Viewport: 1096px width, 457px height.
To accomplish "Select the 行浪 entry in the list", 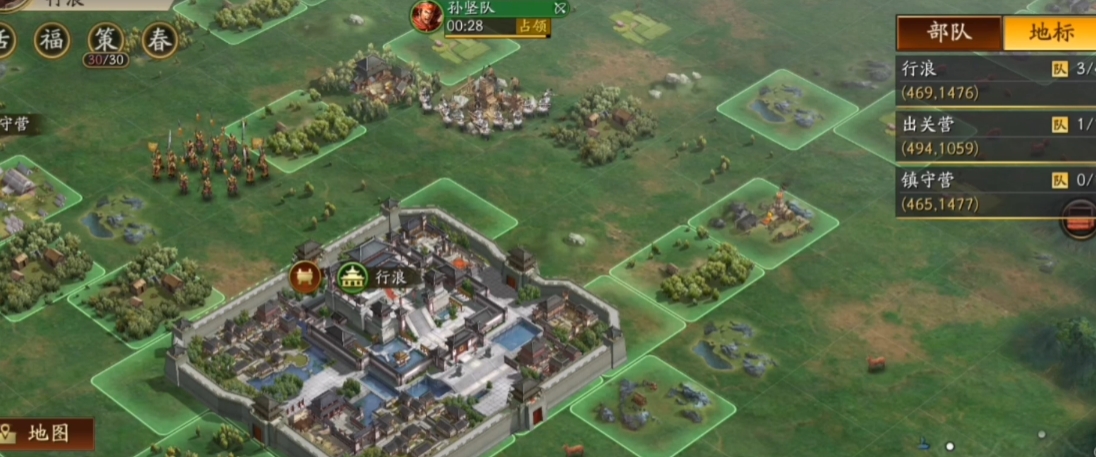I will 990,80.
